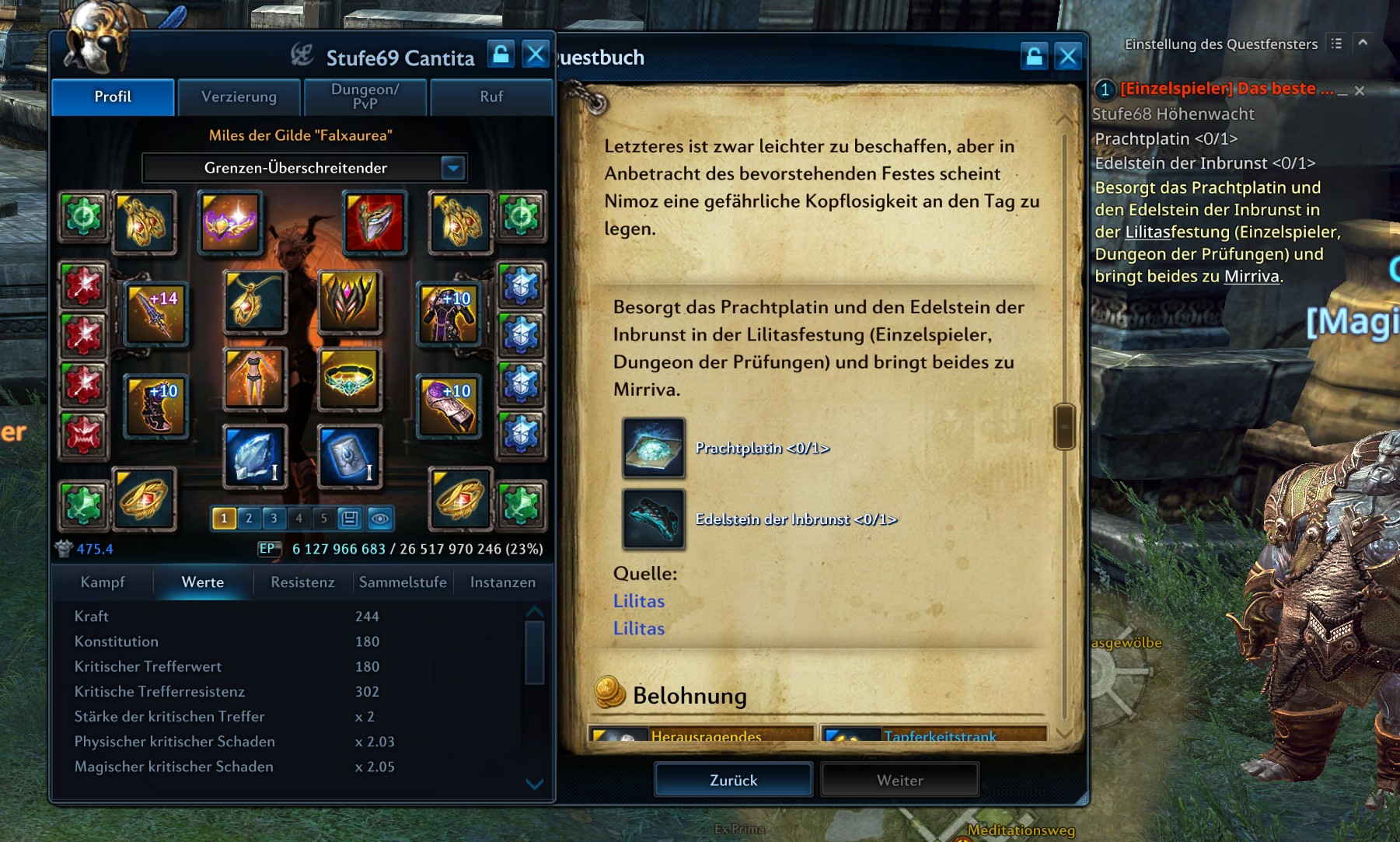
Task: Toggle the eye visibility button
Action: [379, 518]
